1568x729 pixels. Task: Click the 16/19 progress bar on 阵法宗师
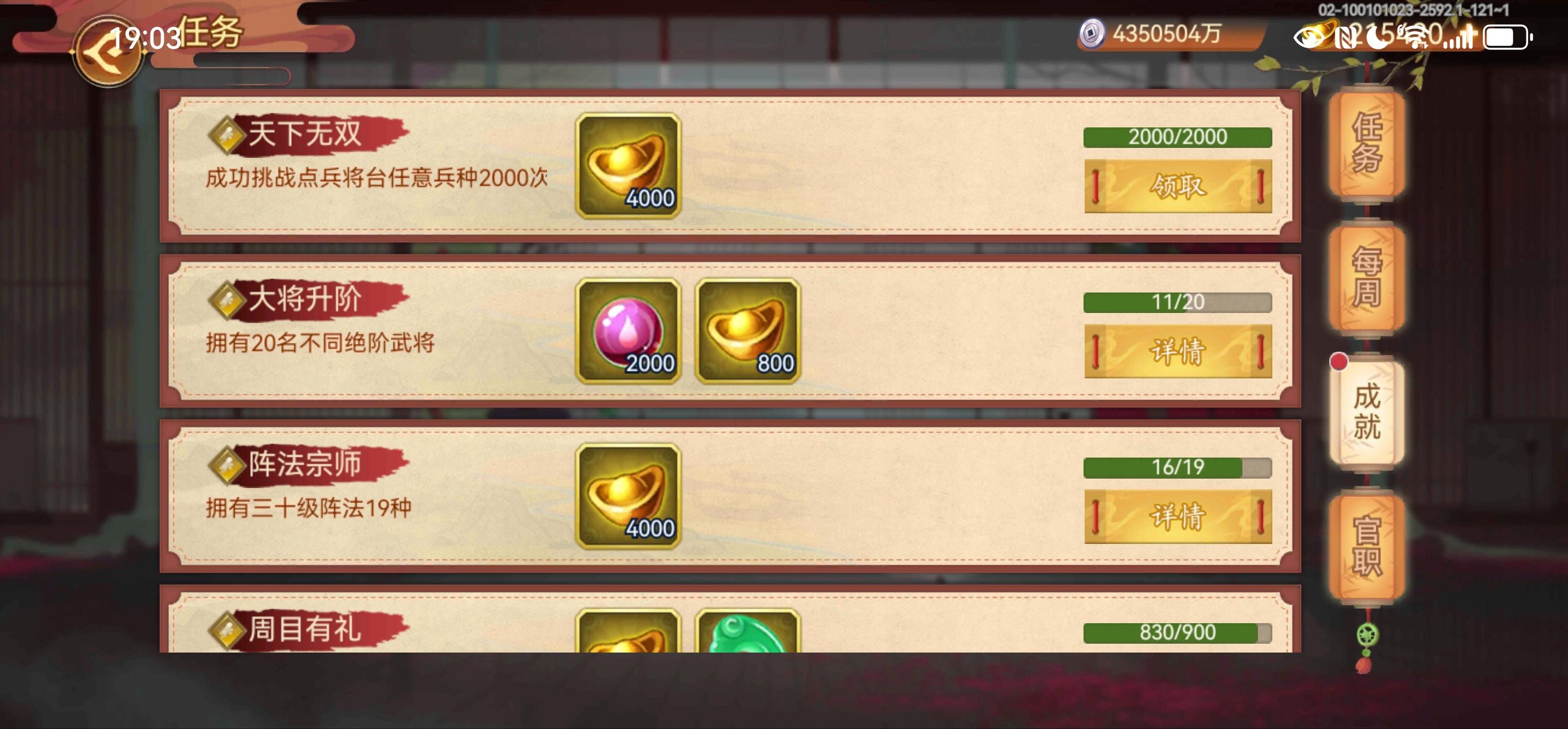point(1177,469)
